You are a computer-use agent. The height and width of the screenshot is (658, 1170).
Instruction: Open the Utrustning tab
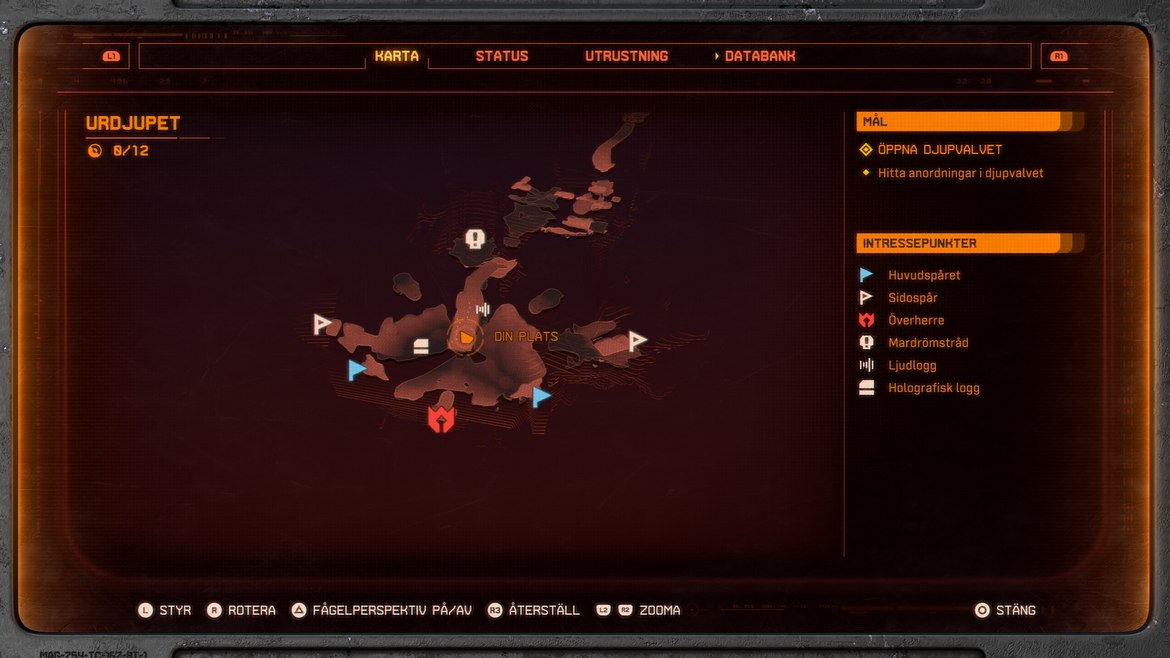click(x=626, y=57)
